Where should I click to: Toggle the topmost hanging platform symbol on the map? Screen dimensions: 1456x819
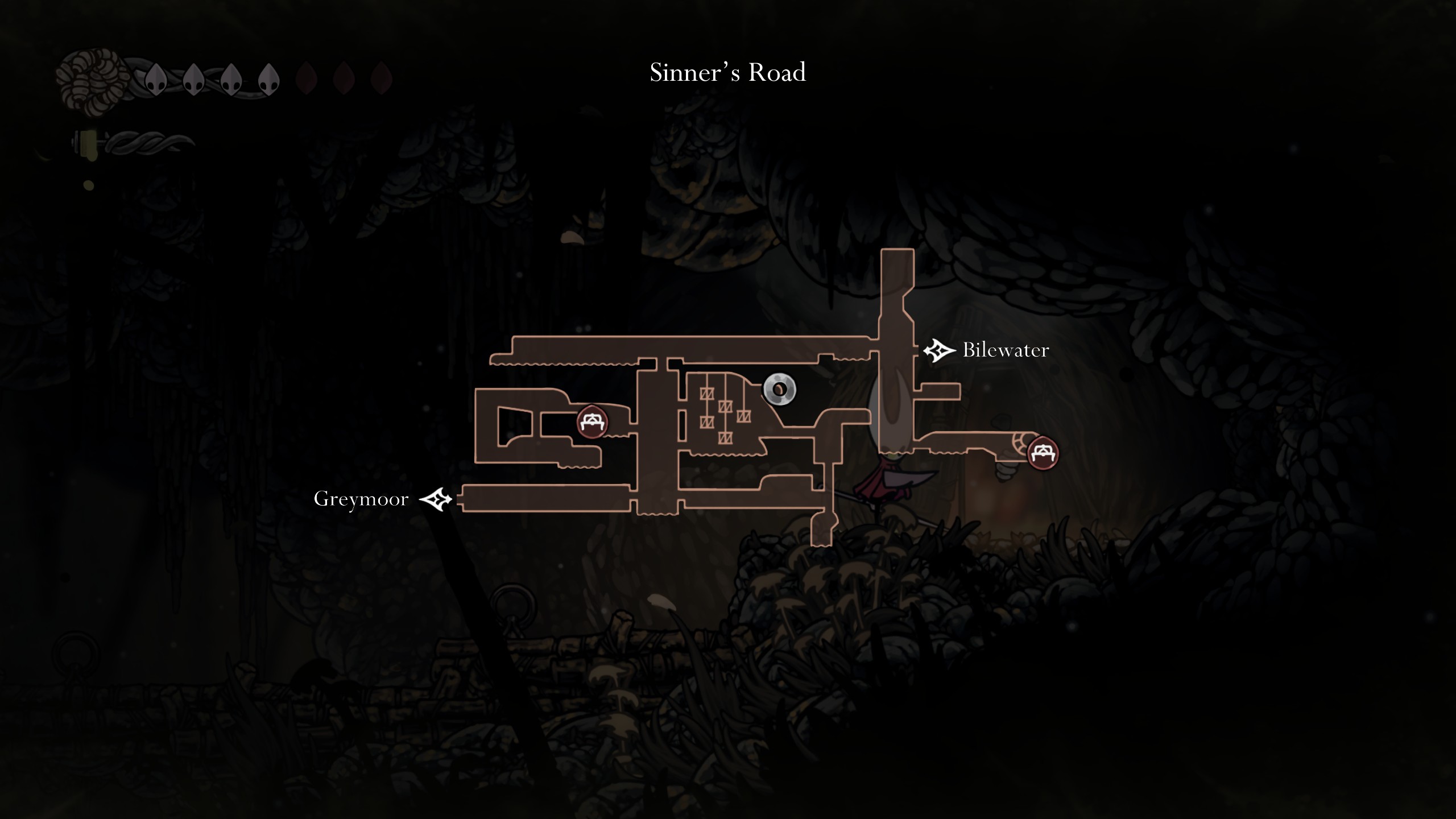pos(708,394)
